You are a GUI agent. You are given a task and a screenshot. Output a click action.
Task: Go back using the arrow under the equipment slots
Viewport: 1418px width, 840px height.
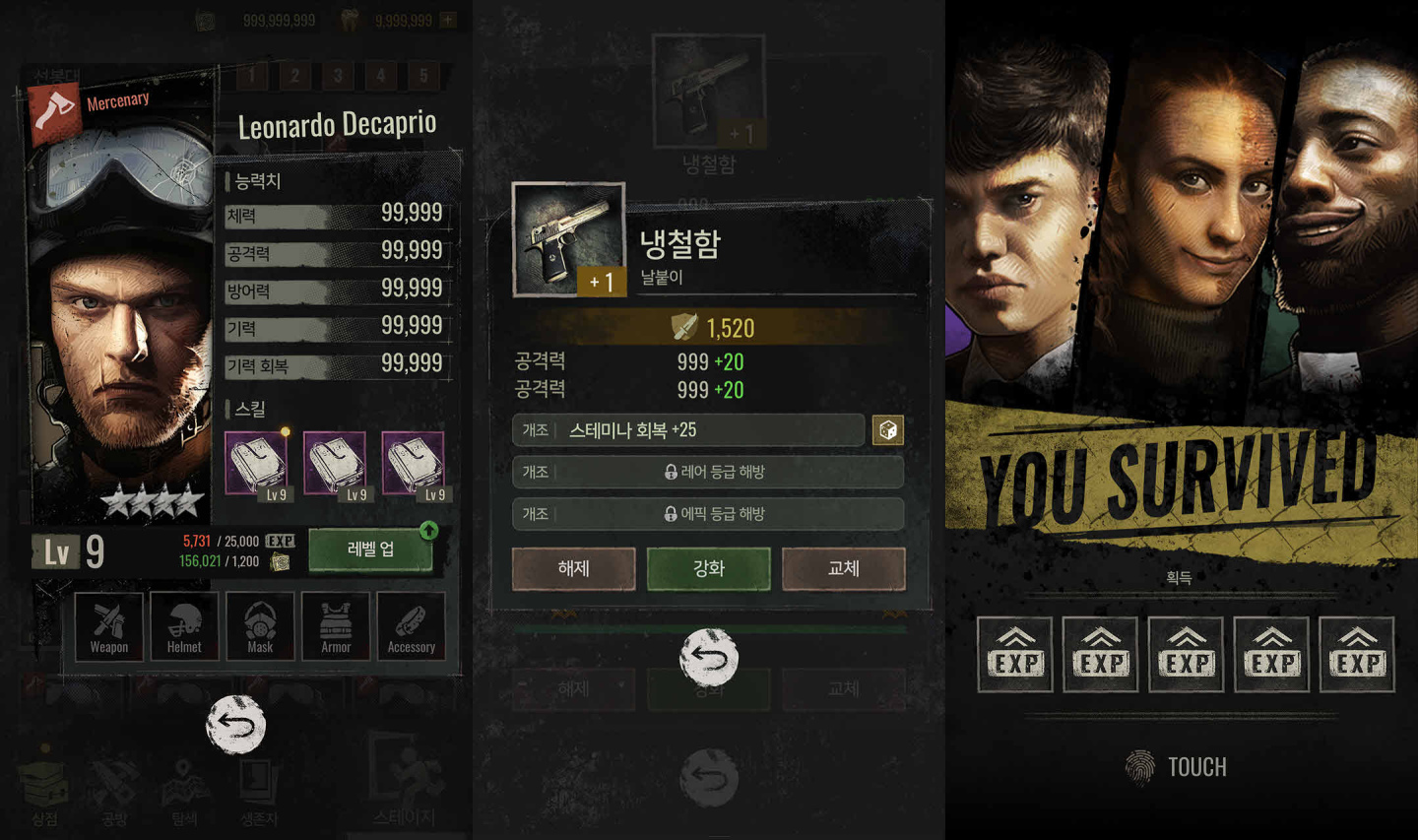(236, 726)
